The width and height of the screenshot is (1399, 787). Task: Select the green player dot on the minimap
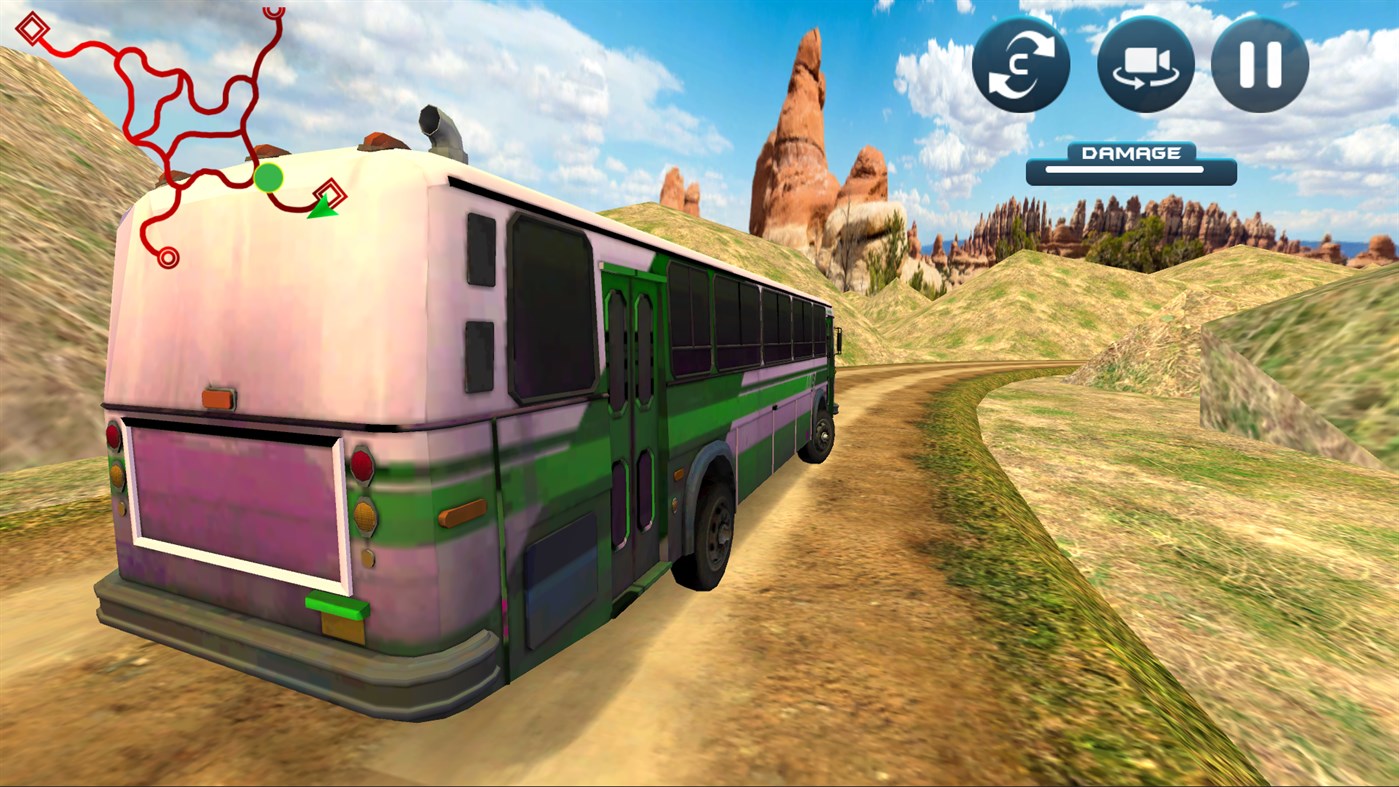click(x=268, y=179)
